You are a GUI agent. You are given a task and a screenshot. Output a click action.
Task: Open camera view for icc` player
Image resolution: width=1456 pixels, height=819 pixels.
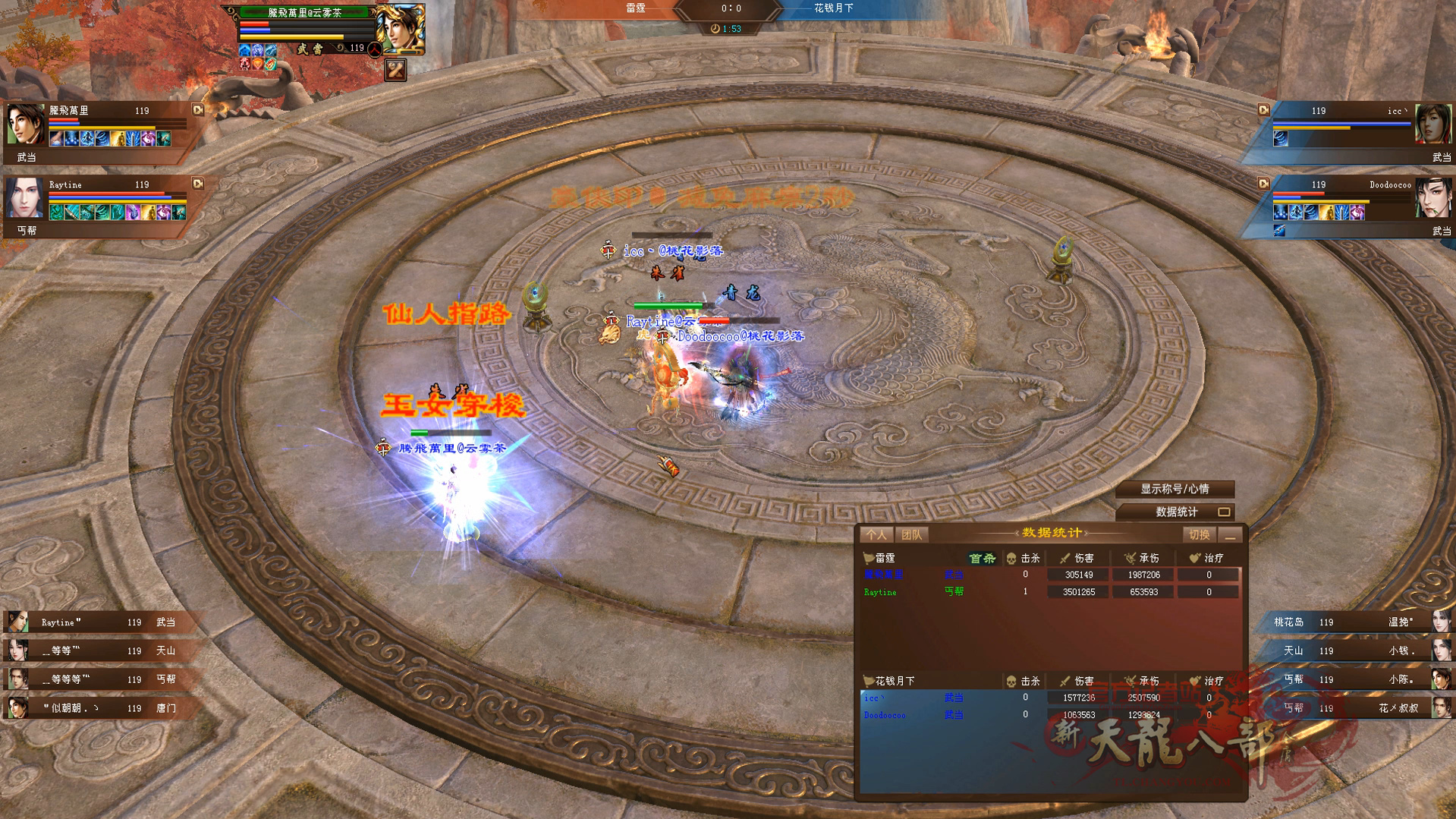[x=1263, y=110]
